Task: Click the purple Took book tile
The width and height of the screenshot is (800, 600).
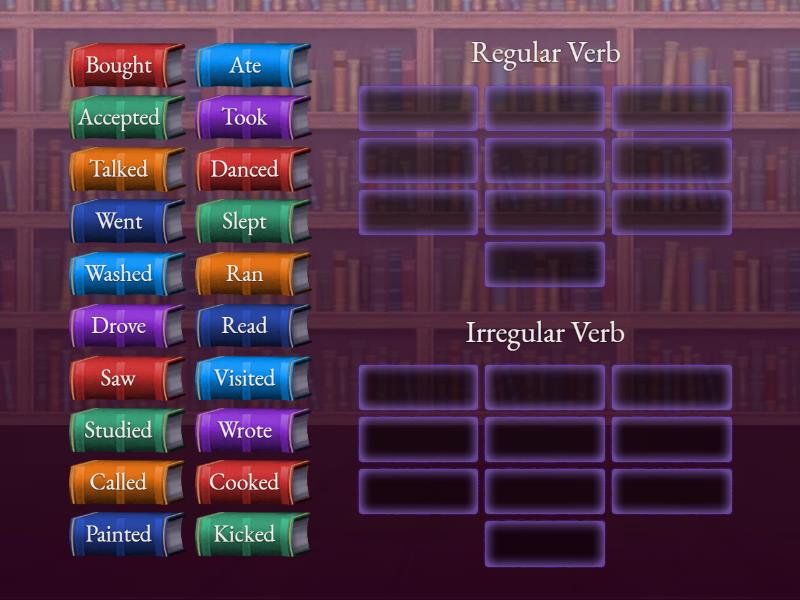Action: 245,118
